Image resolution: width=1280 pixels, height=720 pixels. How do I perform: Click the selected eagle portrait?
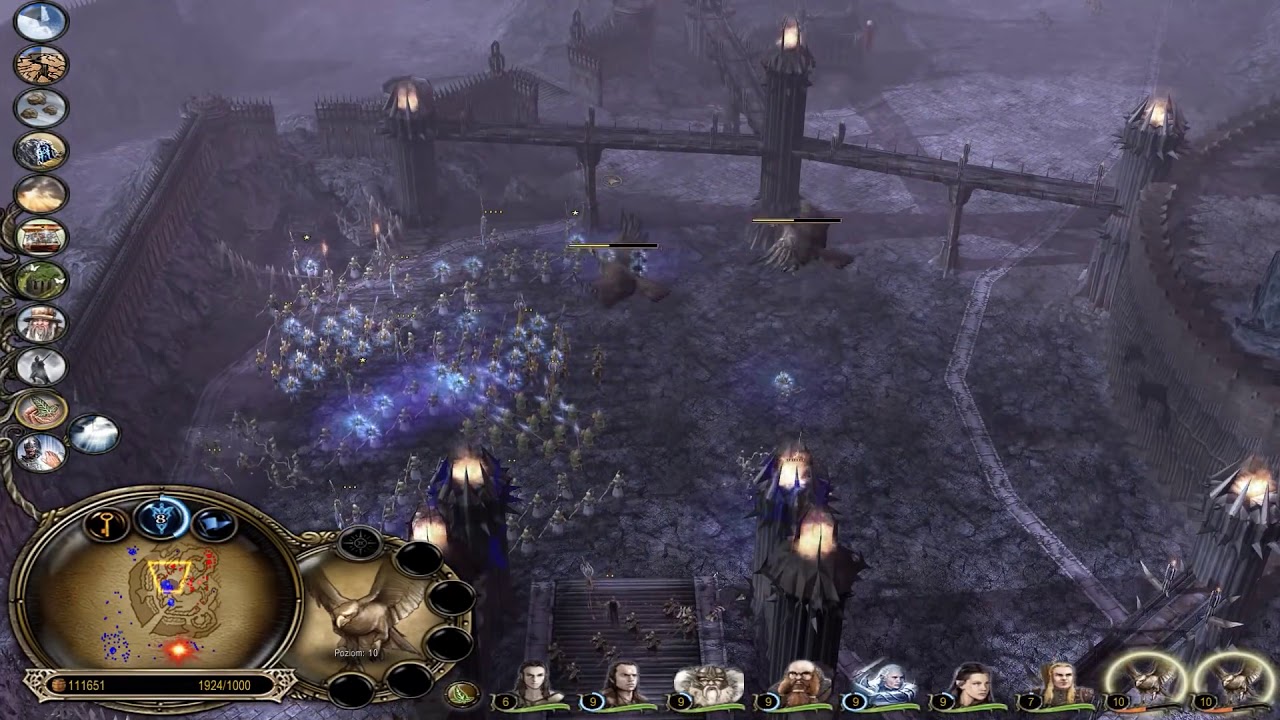point(365,612)
